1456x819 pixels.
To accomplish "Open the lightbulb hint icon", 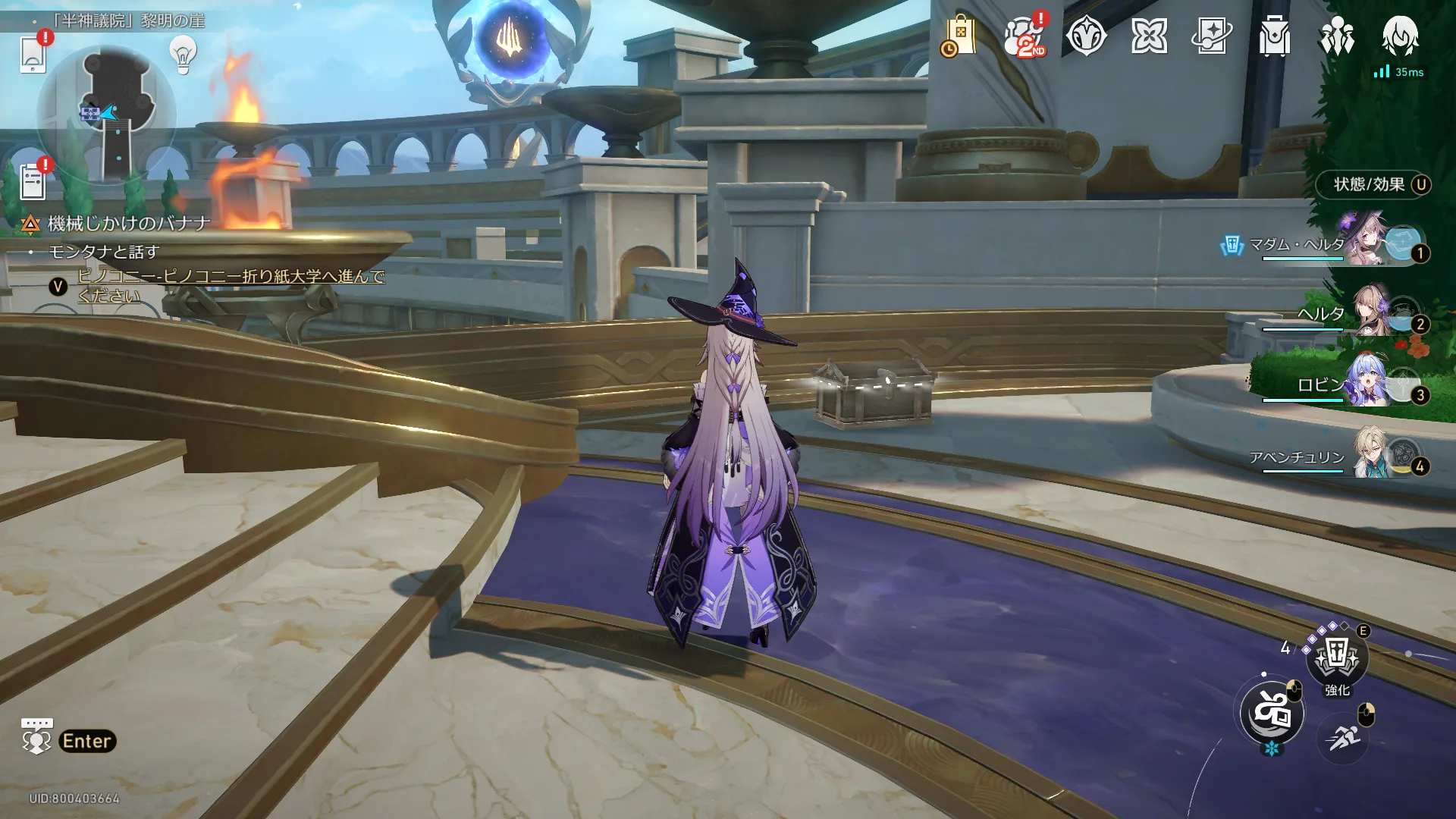I will (x=183, y=54).
